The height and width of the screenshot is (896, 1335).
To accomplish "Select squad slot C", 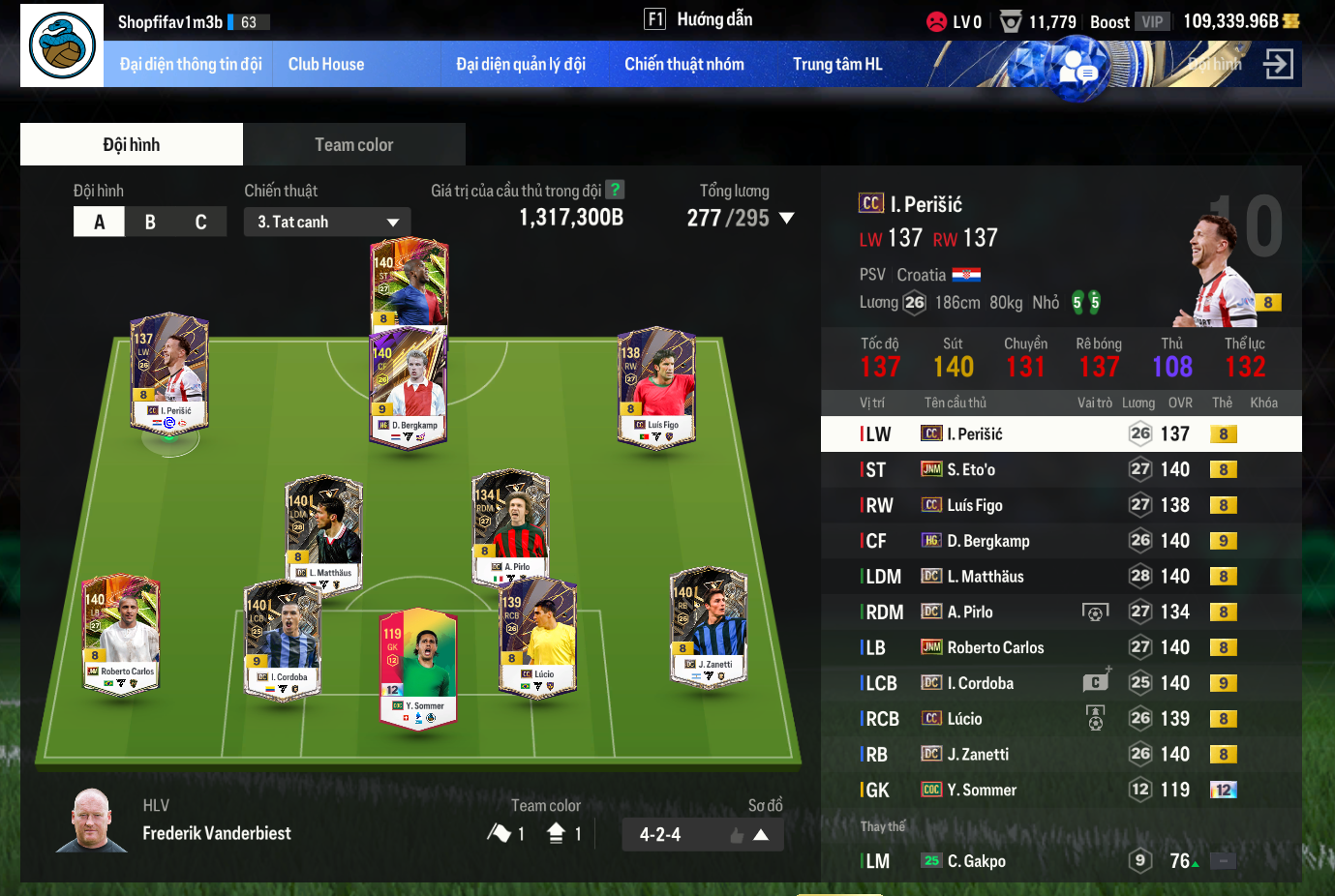I will (200, 222).
